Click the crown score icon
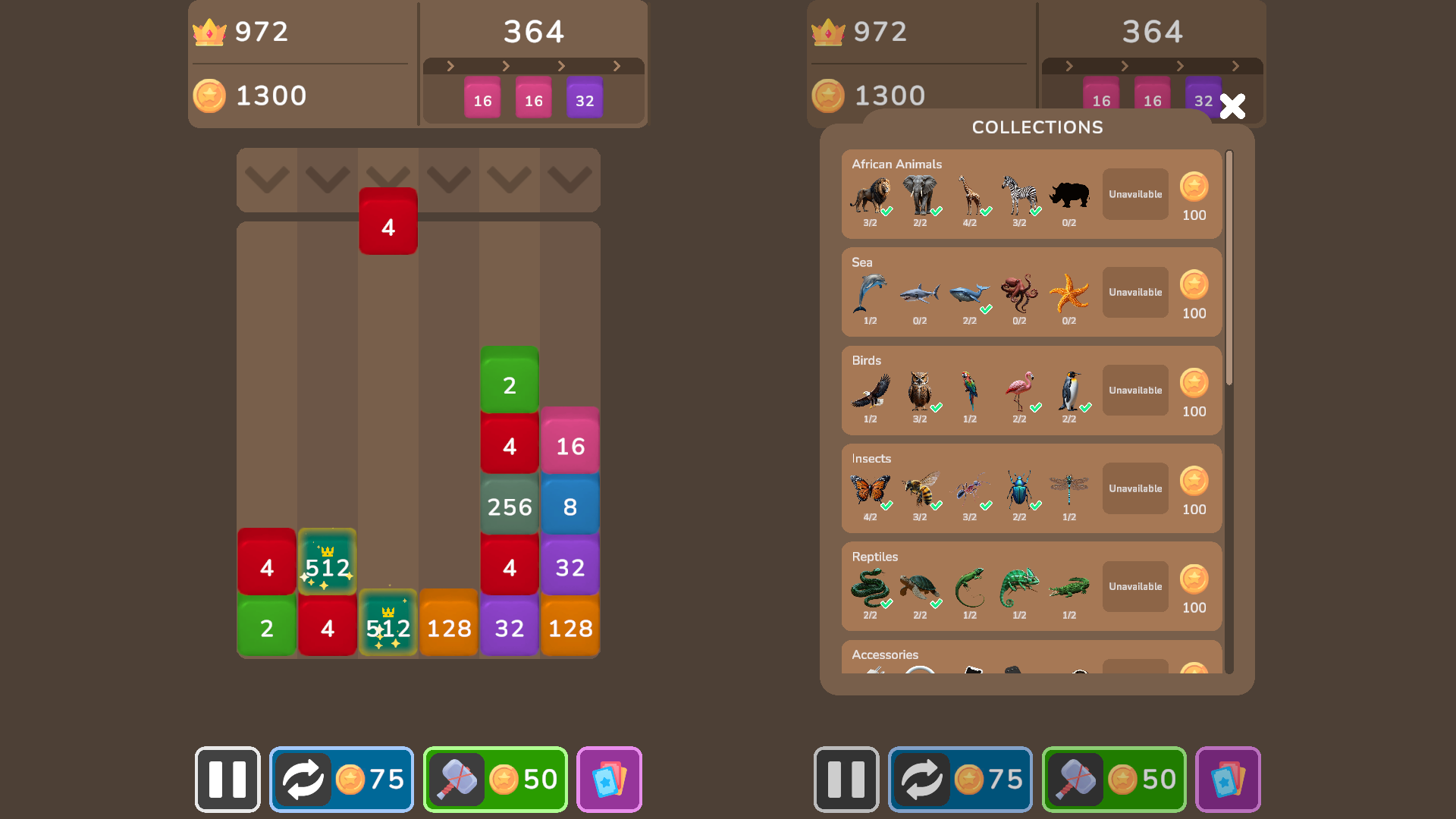 pyautogui.click(x=210, y=32)
